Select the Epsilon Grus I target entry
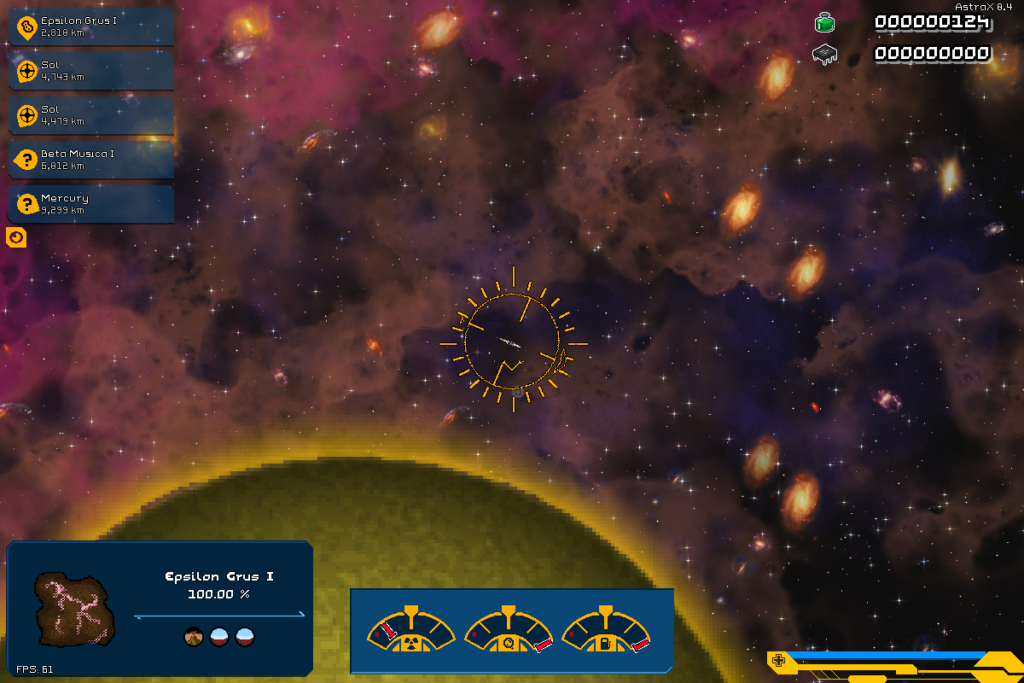This screenshot has width=1024, height=683. [x=92, y=27]
